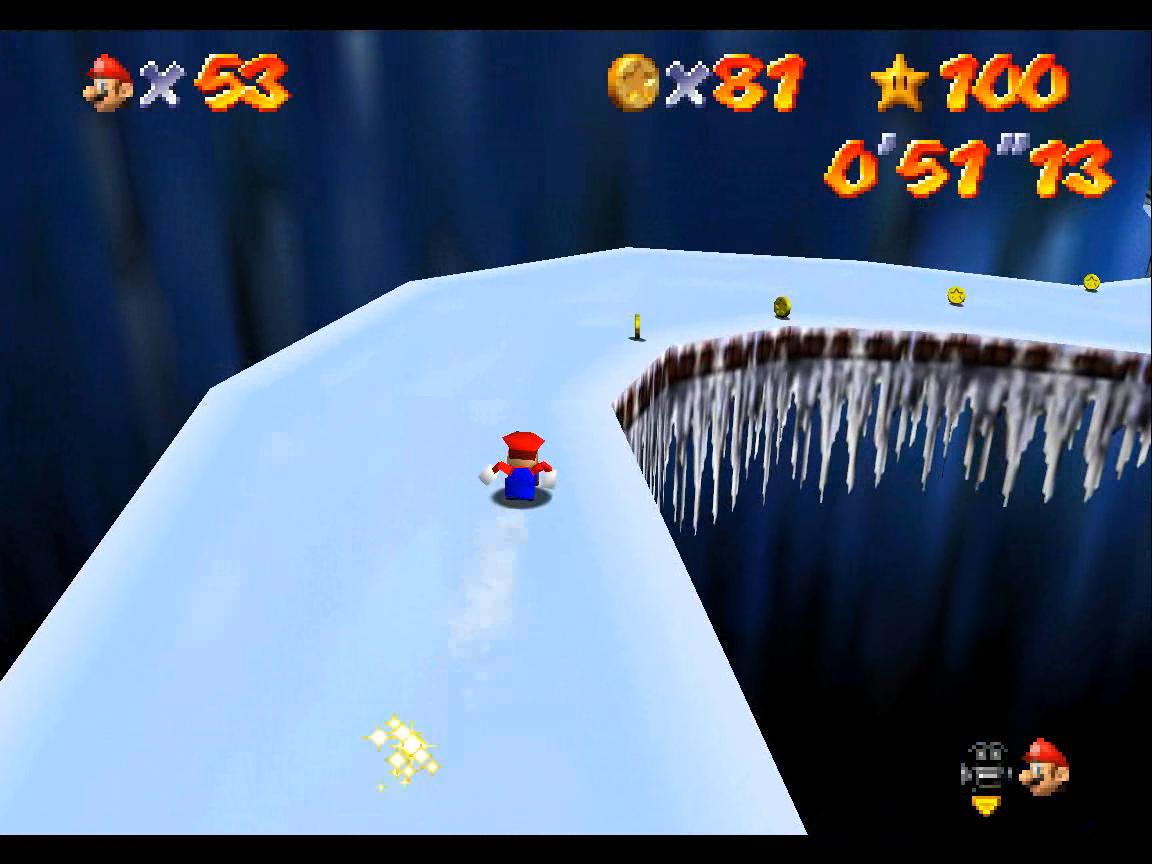Click the power star count icon
1152x864 pixels.
click(900, 82)
